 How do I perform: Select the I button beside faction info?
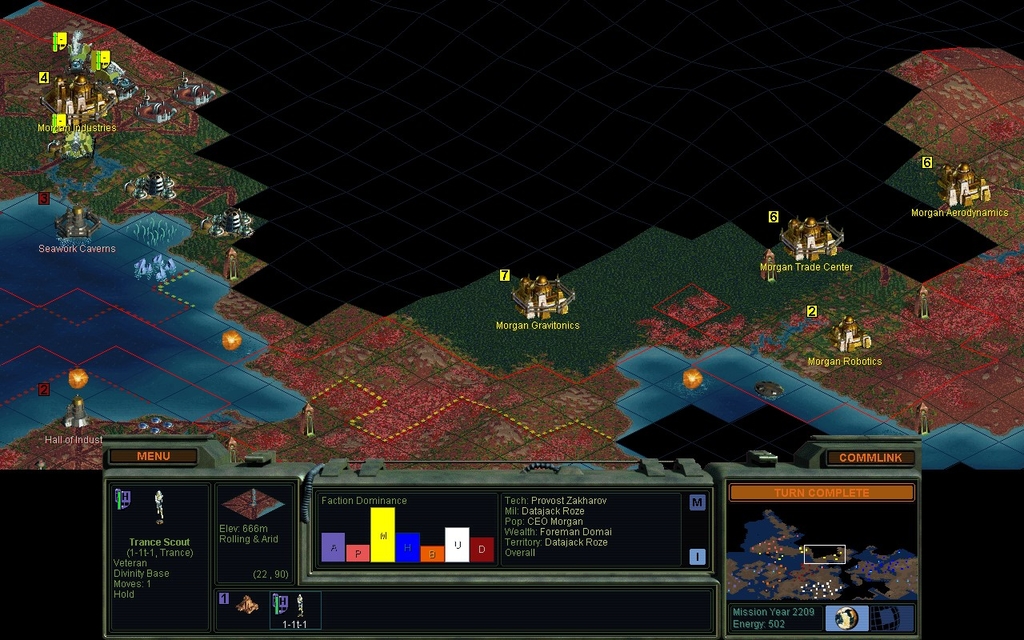click(x=697, y=557)
